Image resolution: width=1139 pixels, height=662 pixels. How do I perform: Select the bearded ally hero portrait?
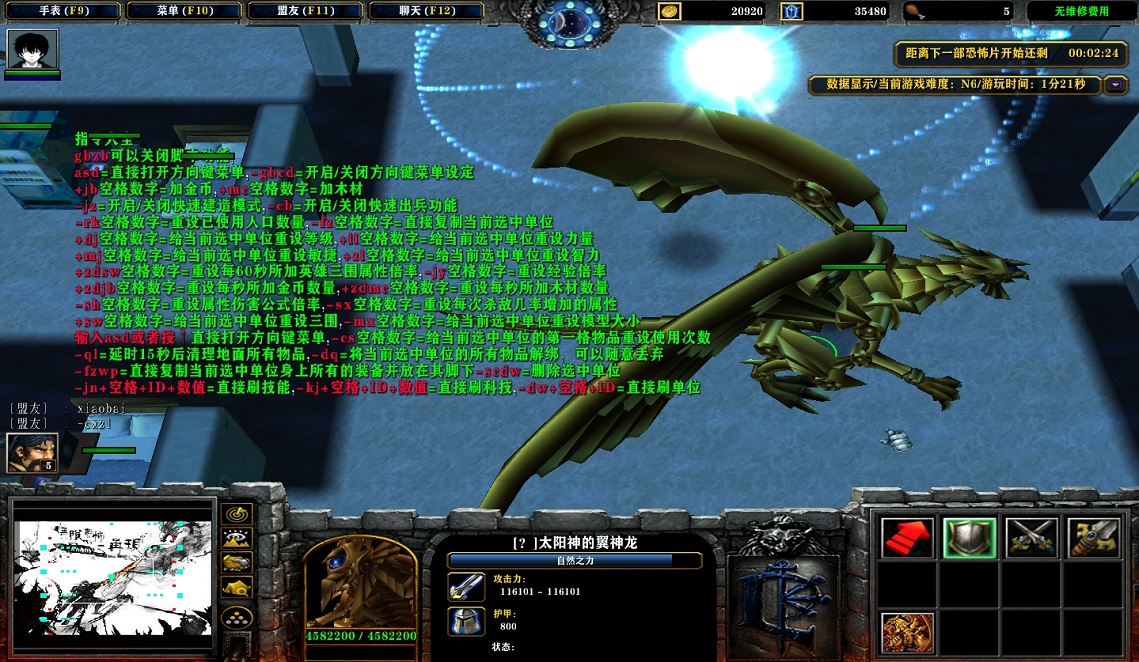click(x=30, y=453)
